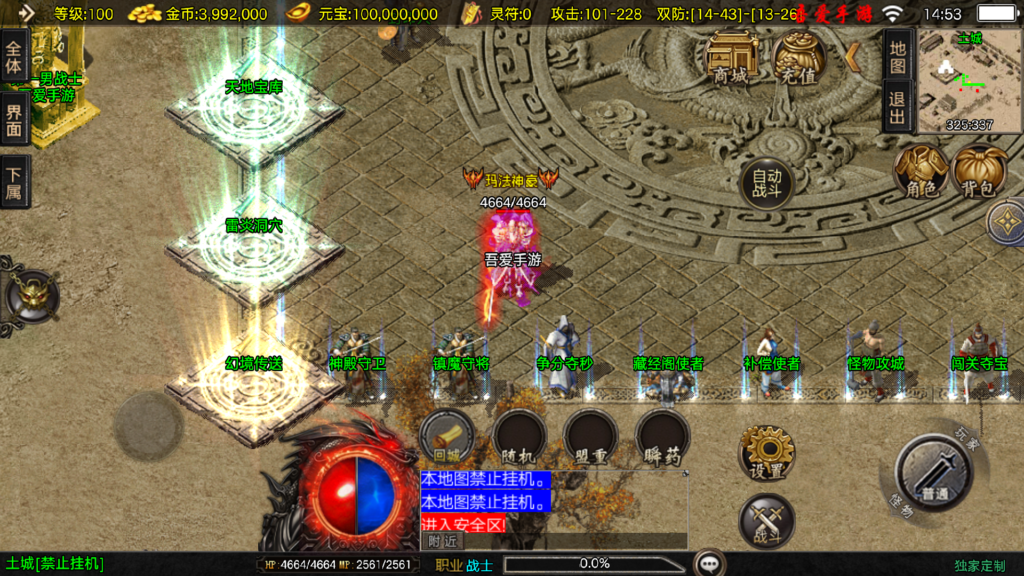The width and height of the screenshot is (1024, 576).
Task: Open the 背包 backpack
Action: point(979,170)
